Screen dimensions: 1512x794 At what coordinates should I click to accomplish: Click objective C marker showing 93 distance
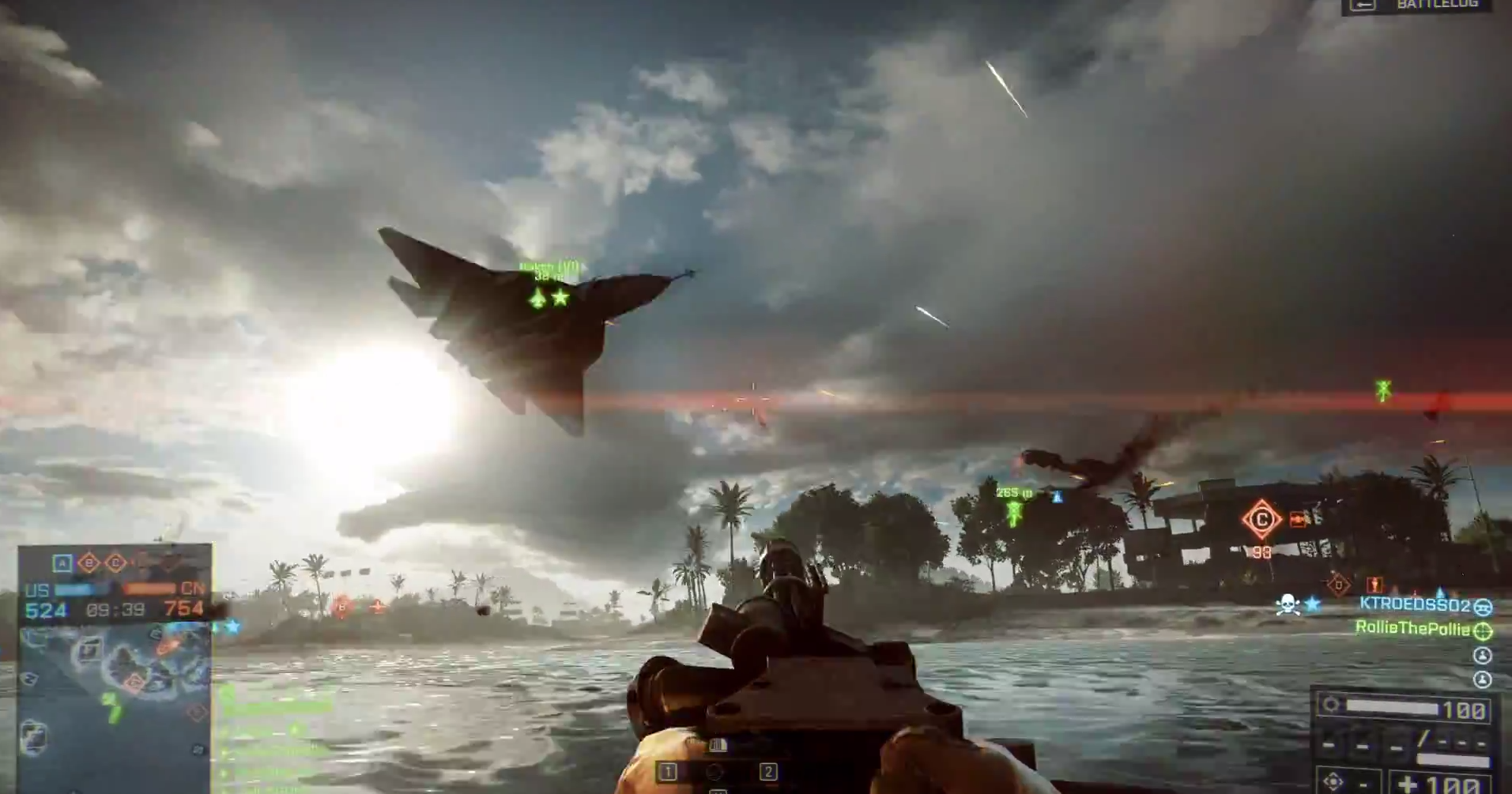click(1261, 520)
